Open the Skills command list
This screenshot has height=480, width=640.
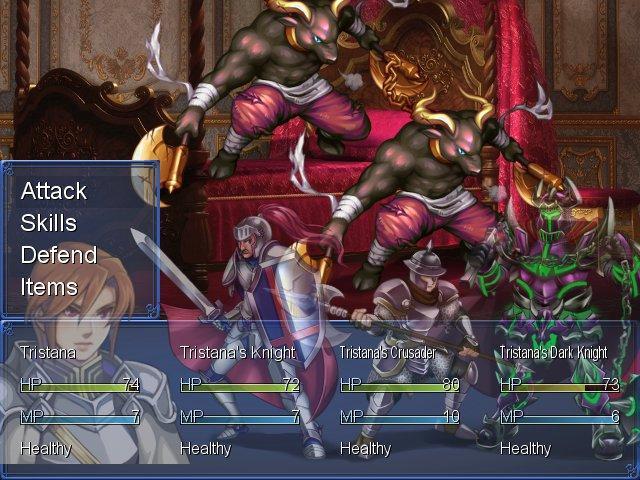(x=49, y=223)
